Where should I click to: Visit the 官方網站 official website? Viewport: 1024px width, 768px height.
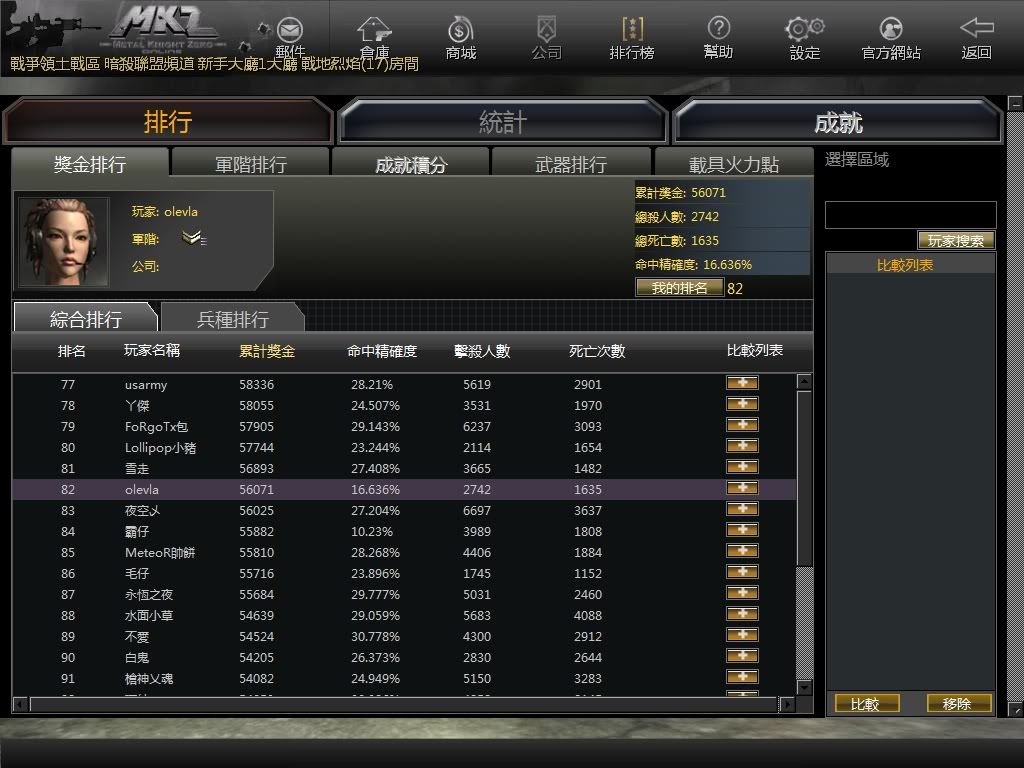pos(891,36)
